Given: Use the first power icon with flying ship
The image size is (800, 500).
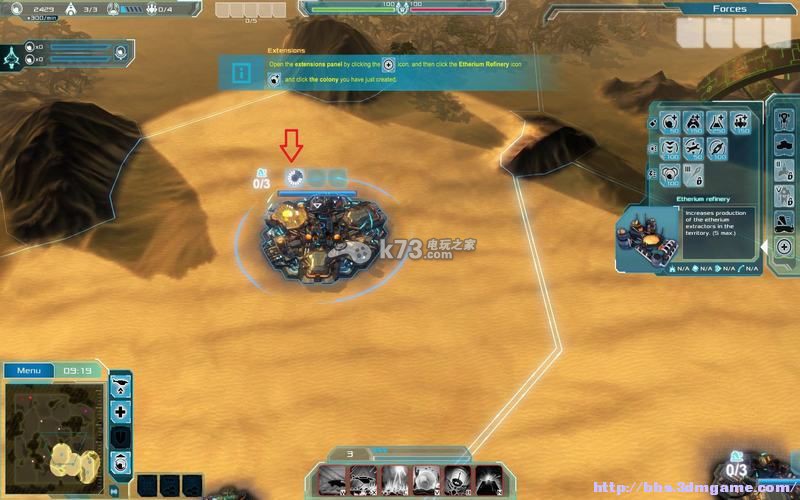Looking at the screenshot, I should coord(333,479).
